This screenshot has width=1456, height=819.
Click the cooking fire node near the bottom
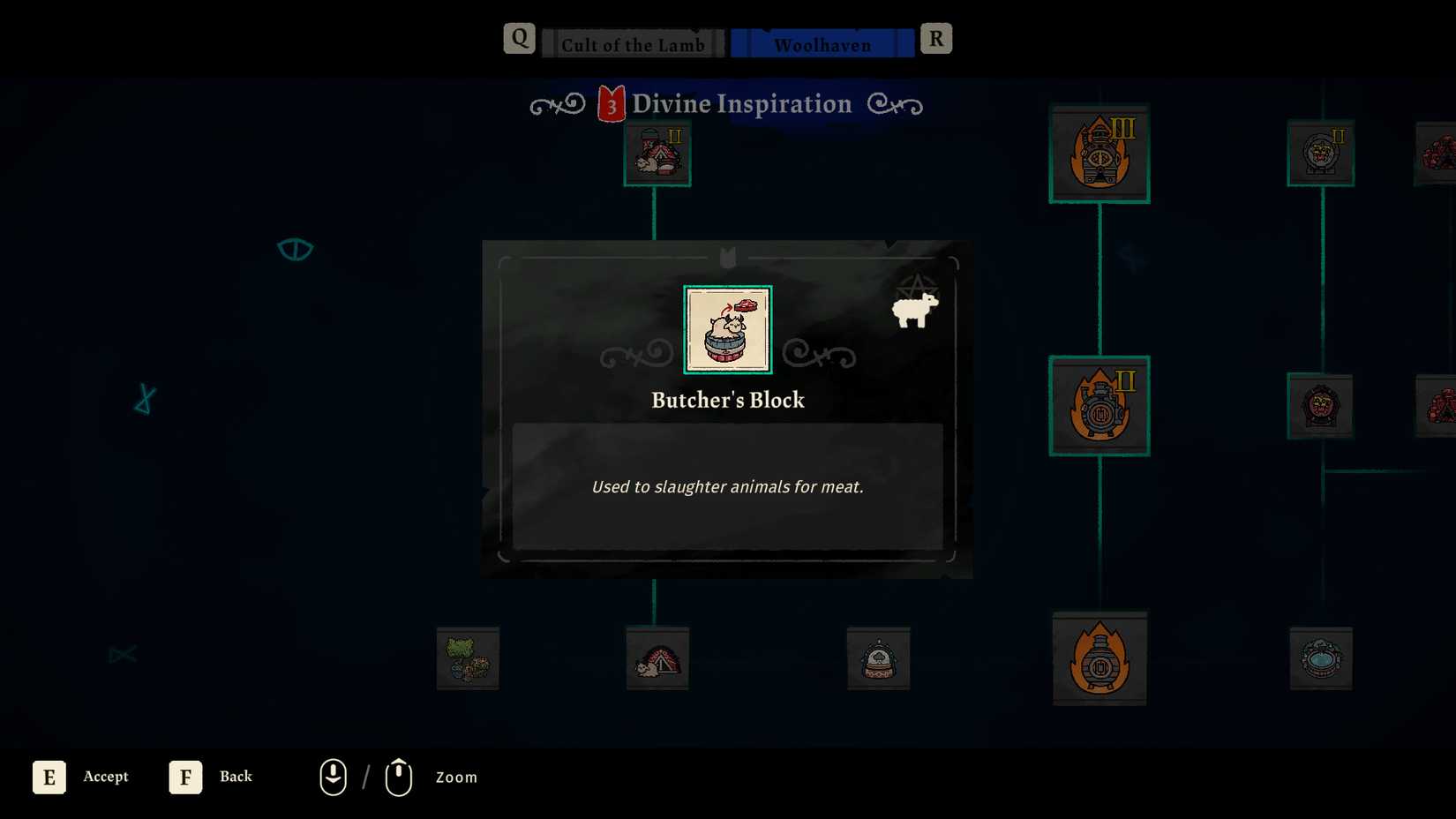(1099, 659)
